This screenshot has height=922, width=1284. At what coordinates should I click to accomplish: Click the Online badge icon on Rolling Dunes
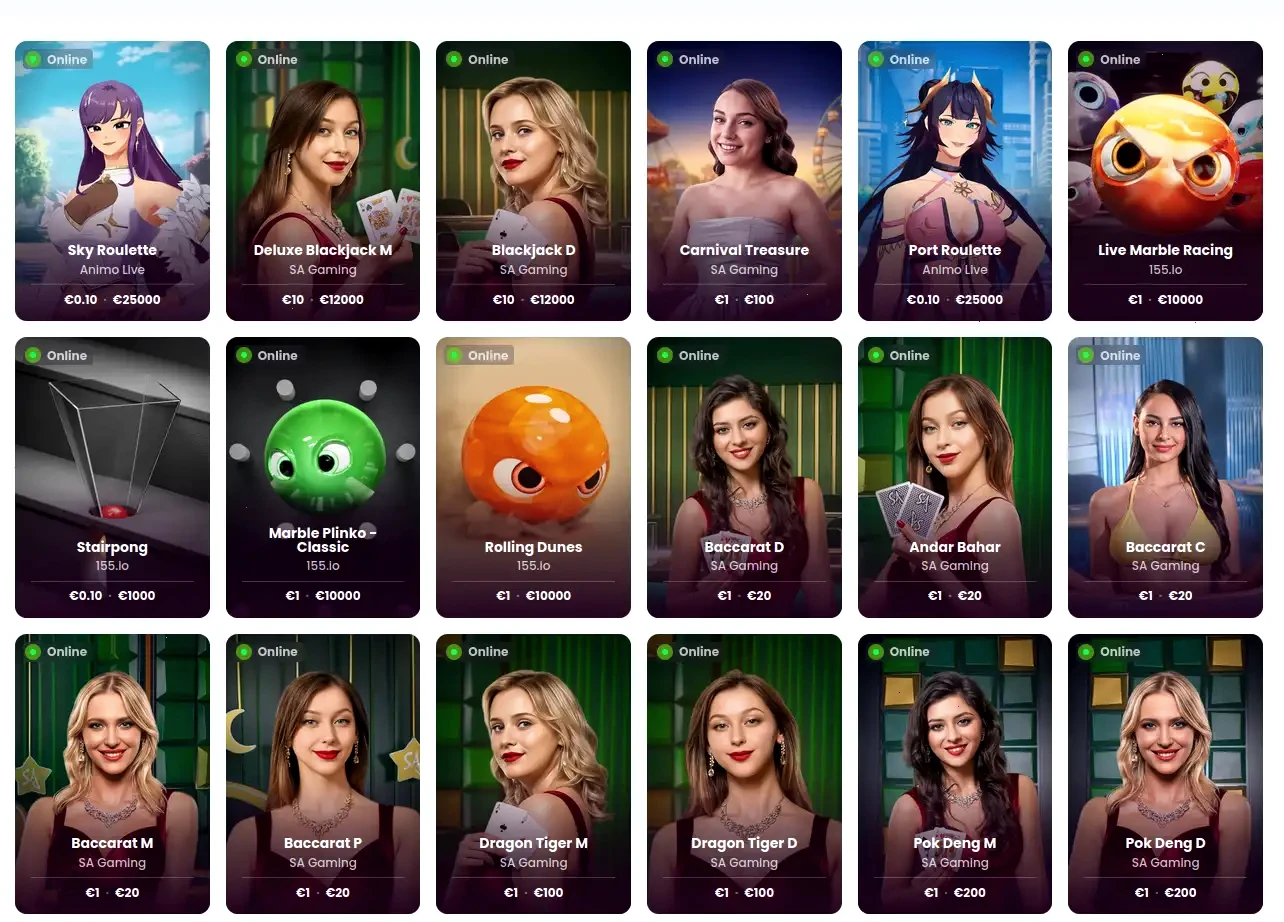pyautogui.click(x=452, y=355)
